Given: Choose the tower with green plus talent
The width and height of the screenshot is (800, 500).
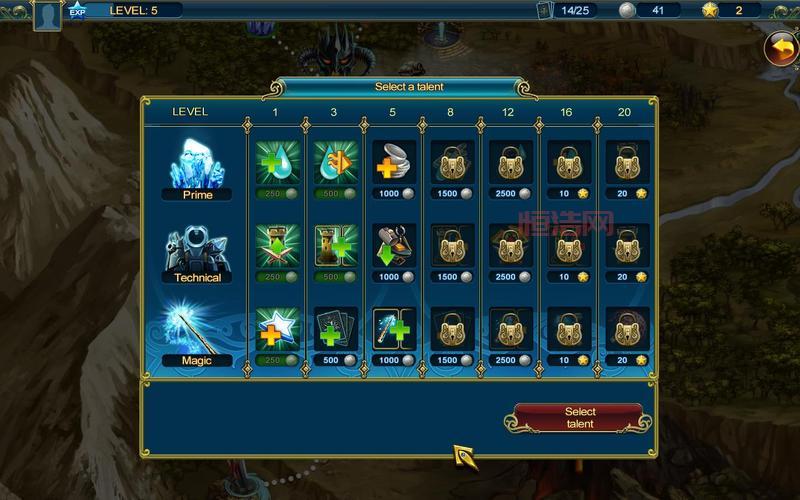Looking at the screenshot, I should tap(334, 246).
